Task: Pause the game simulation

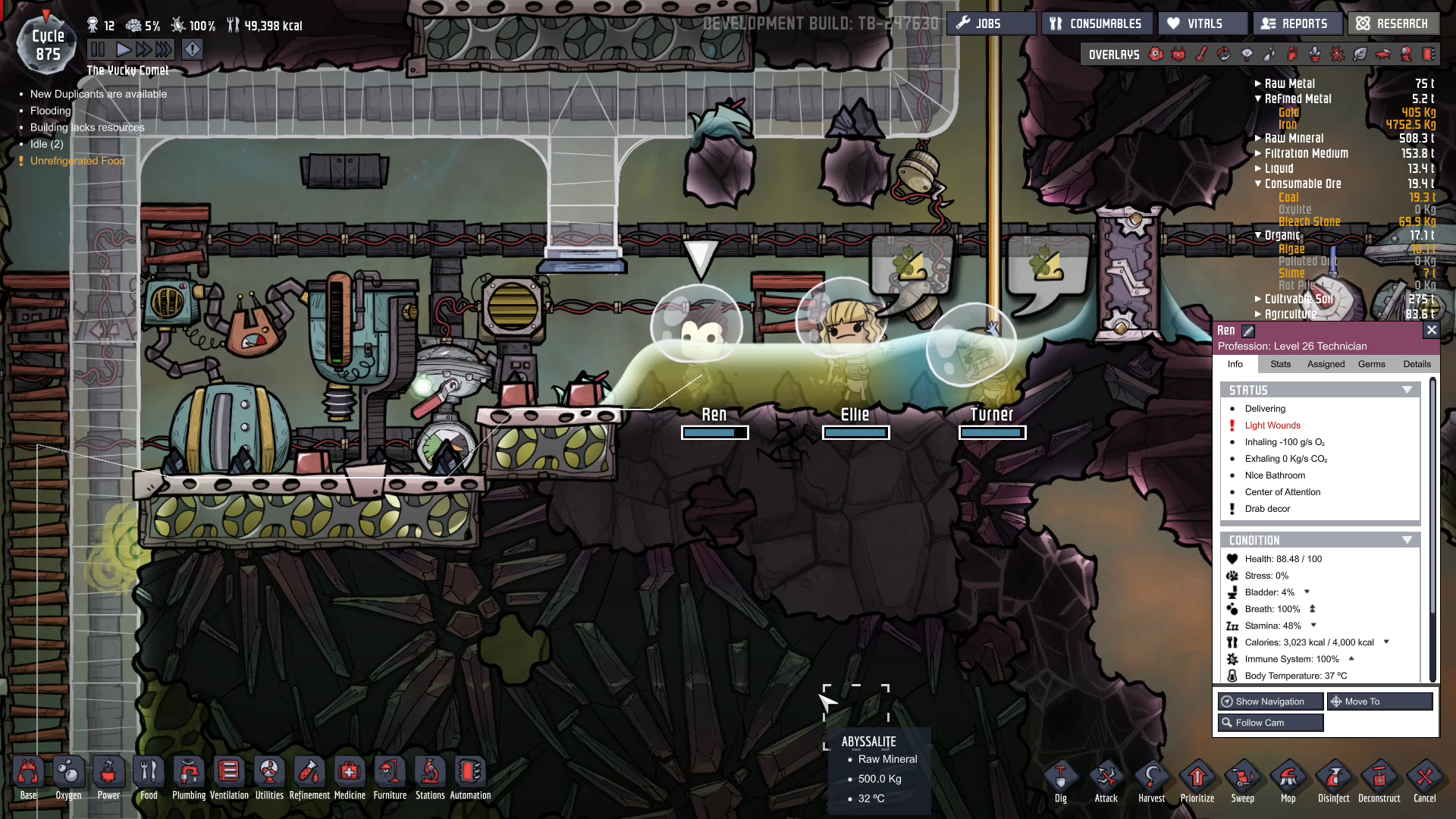Action: click(x=98, y=50)
